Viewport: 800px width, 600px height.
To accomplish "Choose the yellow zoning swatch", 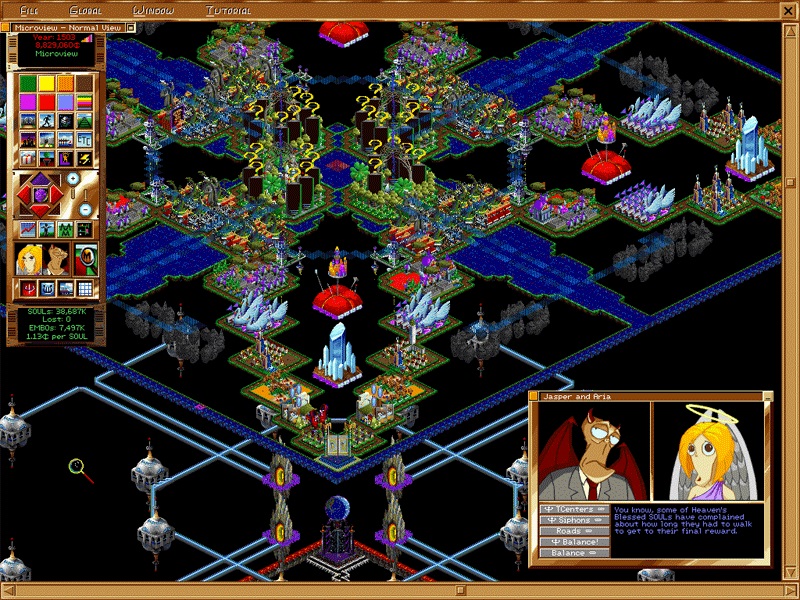I will (x=46, y=83).
